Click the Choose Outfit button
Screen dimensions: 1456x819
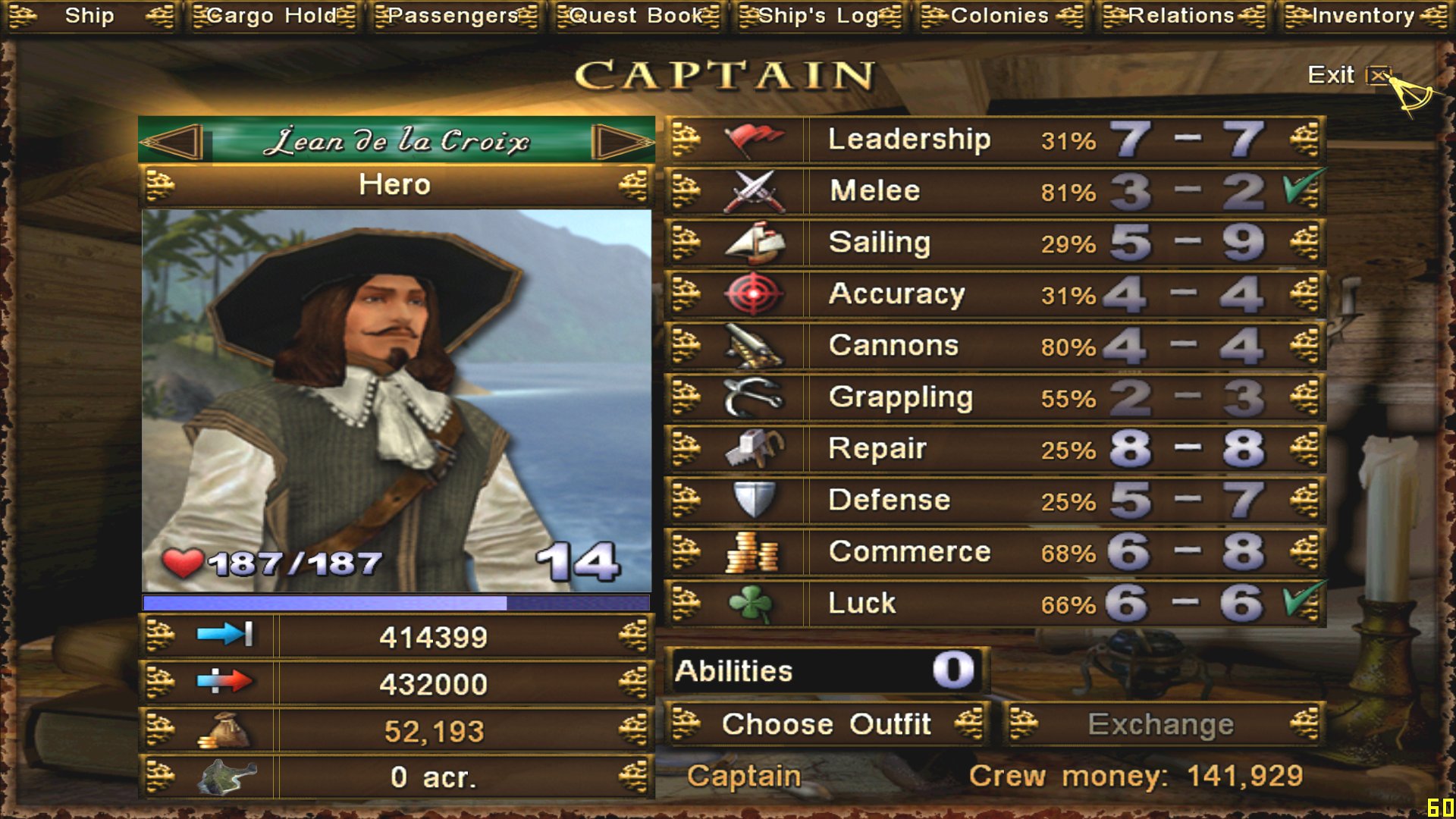coord(825,724)
